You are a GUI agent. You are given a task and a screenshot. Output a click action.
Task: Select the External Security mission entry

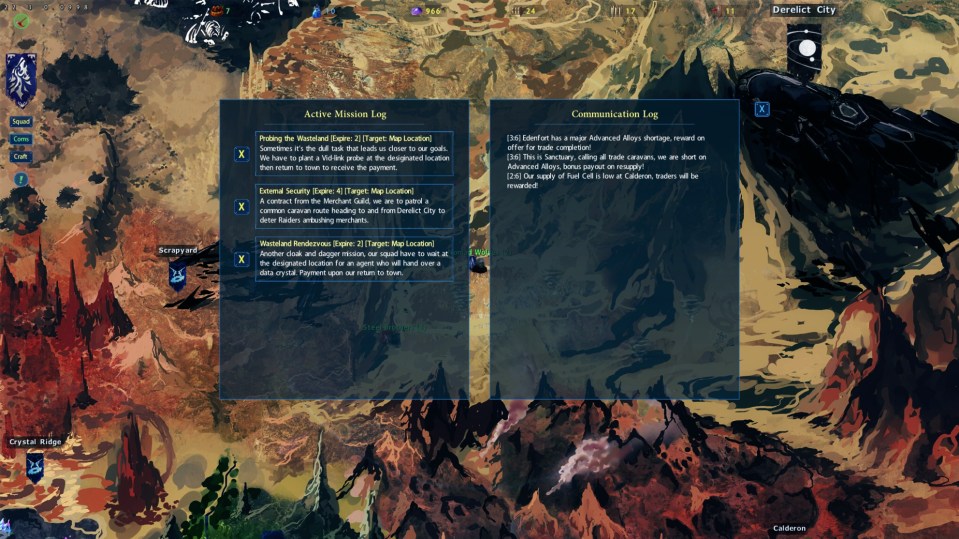(354, 206)
